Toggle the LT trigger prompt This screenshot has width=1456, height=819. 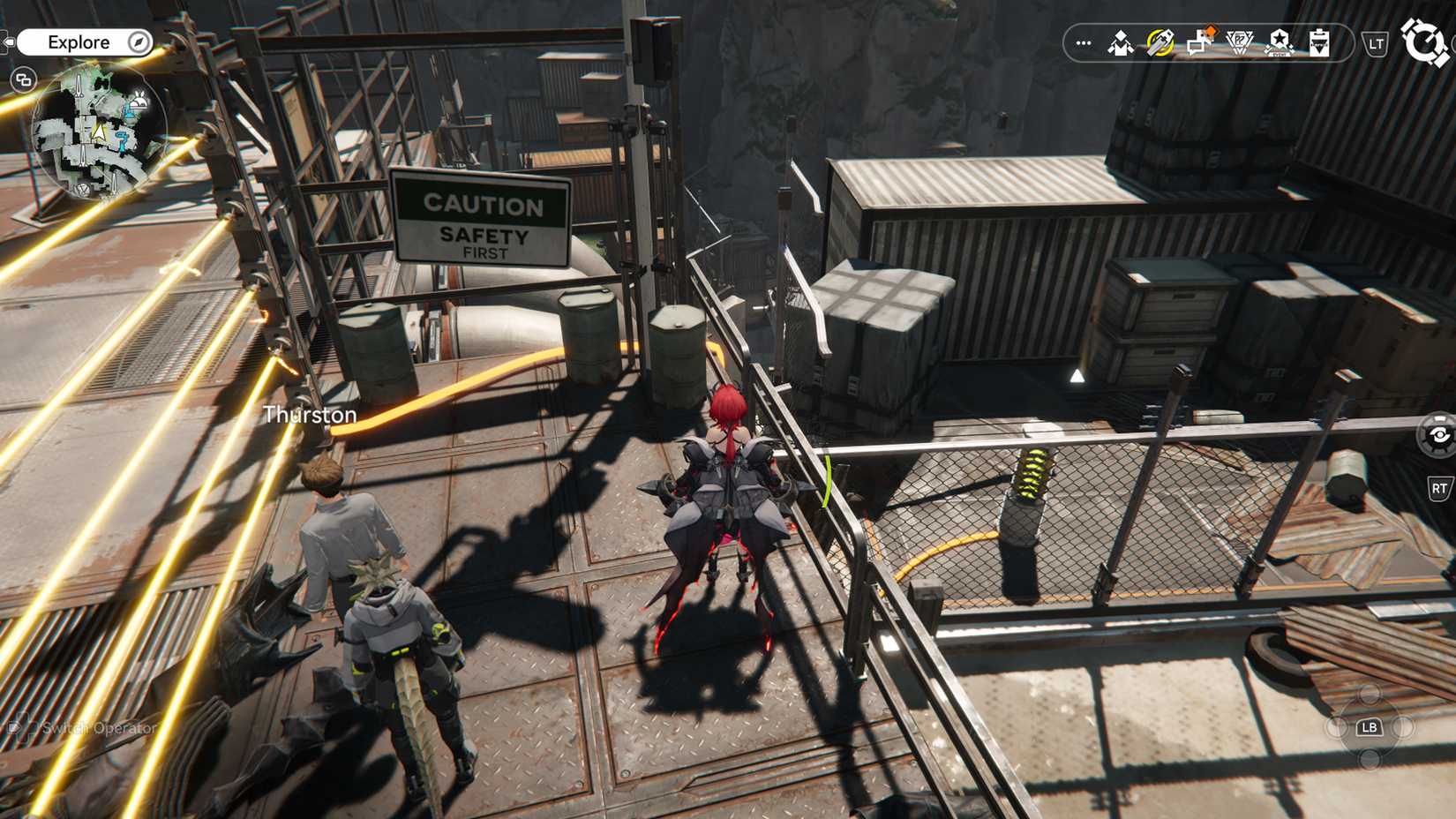[1375, 41]
